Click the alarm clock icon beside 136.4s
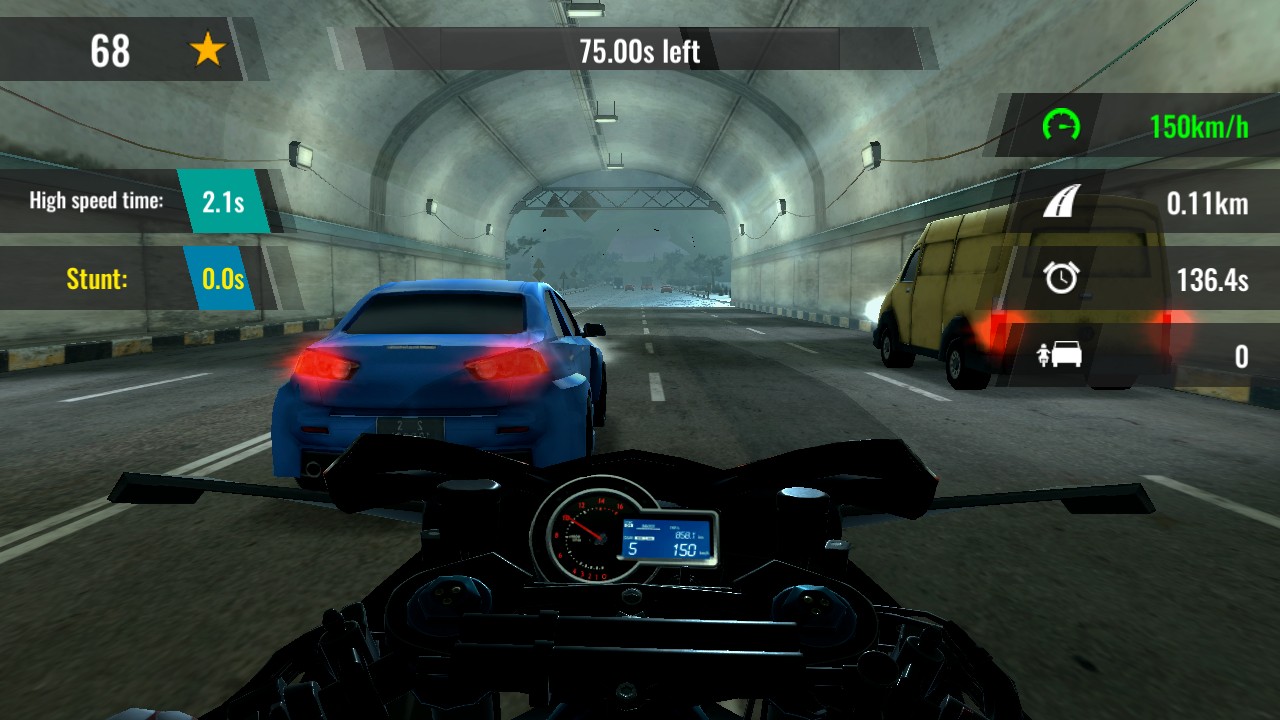The height and width of the screenshot is (720, 1280). coord(1060,280)
